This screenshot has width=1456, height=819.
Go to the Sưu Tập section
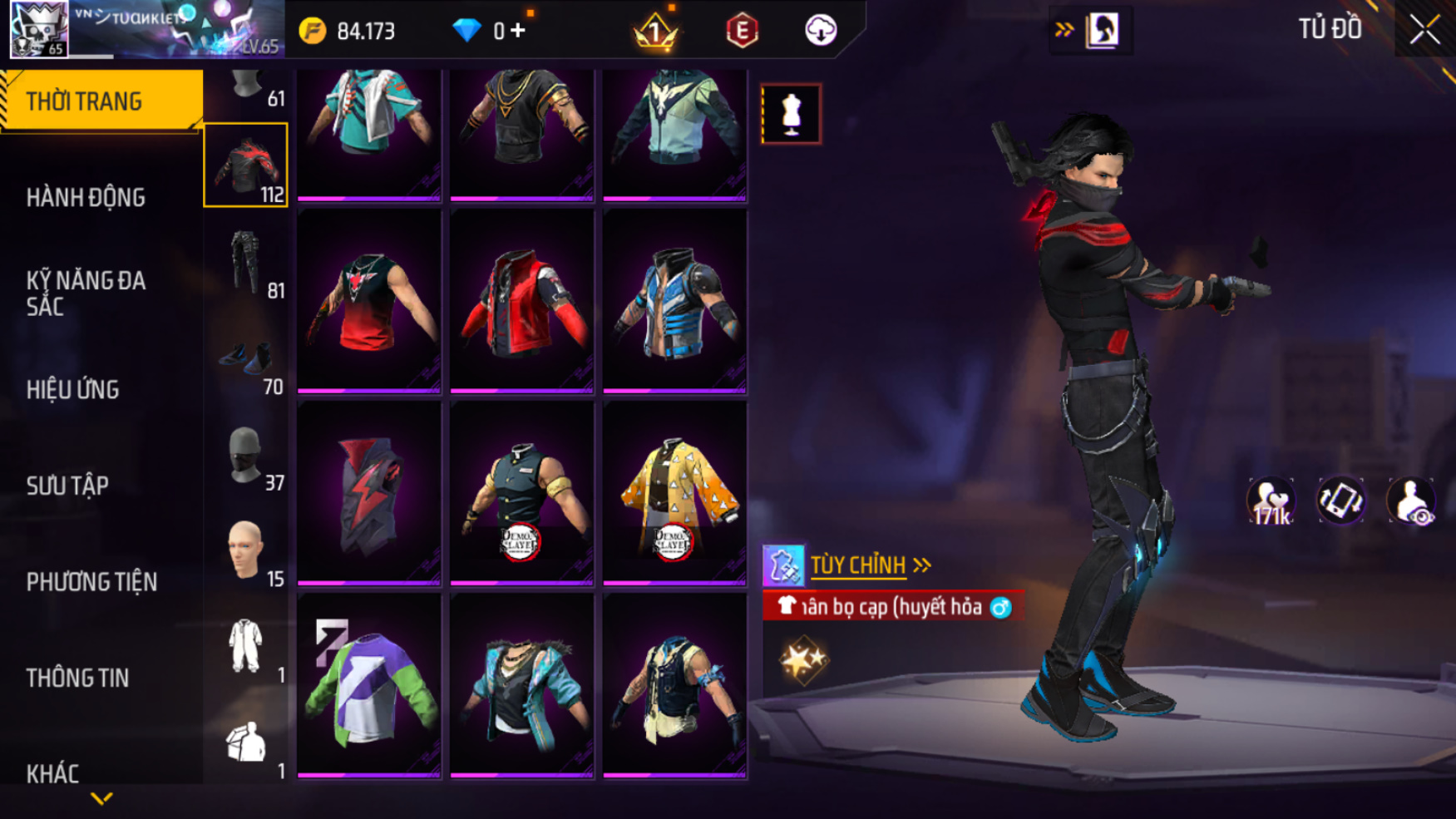[x=67, y=486]
